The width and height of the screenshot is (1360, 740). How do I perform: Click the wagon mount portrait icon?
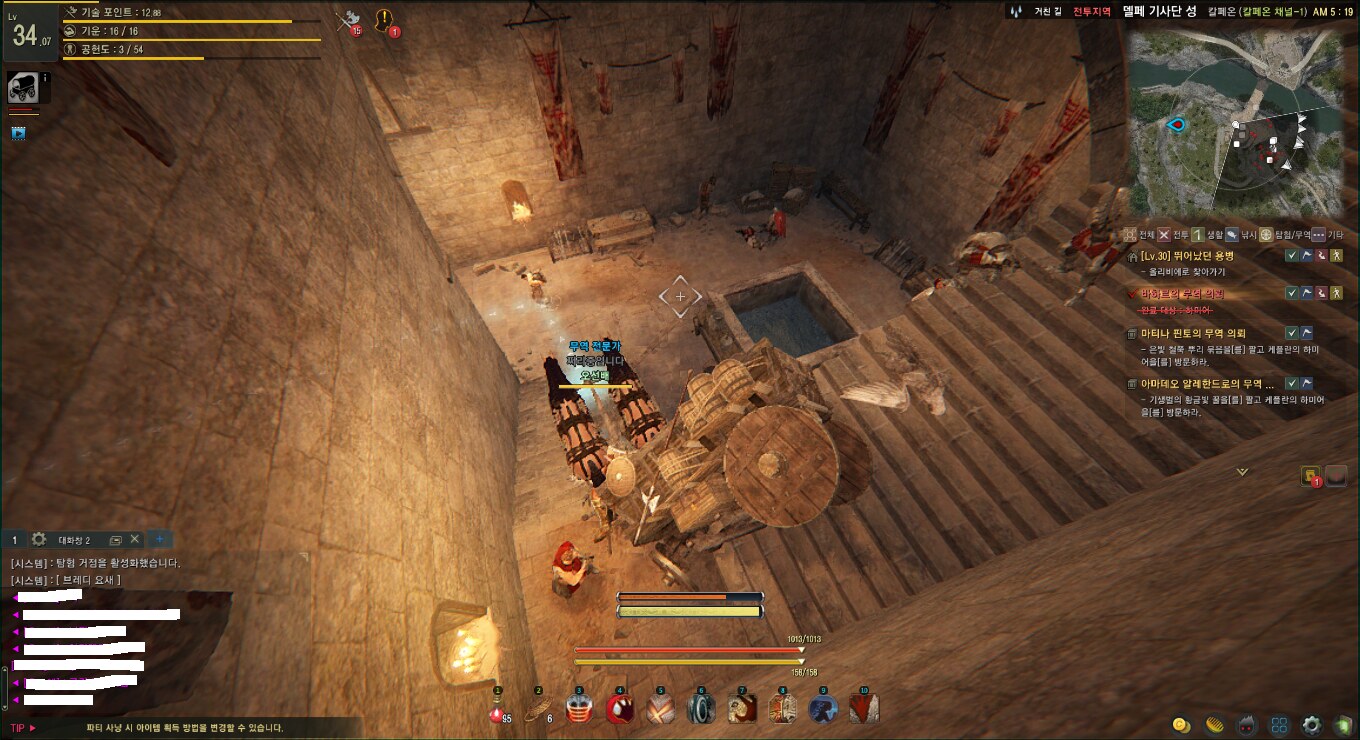(x=23, y=88)
